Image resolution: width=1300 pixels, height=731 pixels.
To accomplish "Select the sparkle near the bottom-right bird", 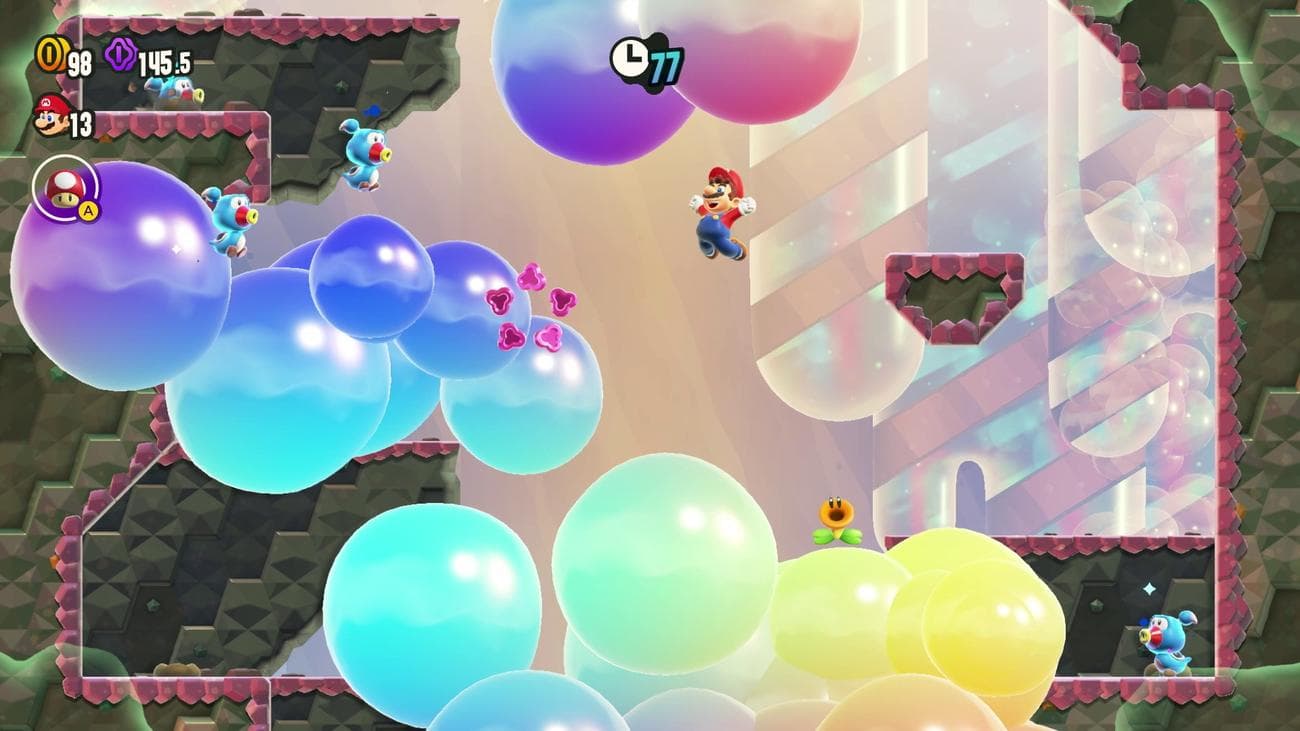I will click(1151, 590).
